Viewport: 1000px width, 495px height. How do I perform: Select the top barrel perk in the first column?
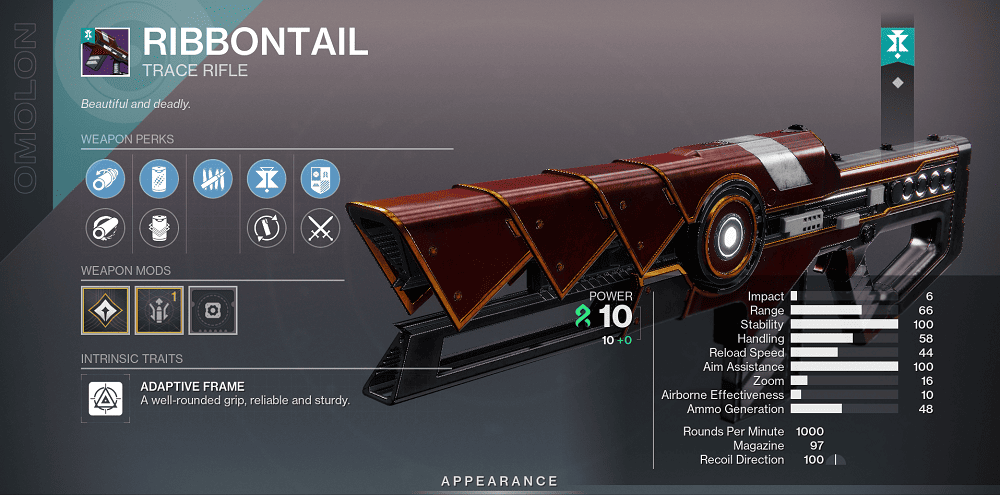104,180
